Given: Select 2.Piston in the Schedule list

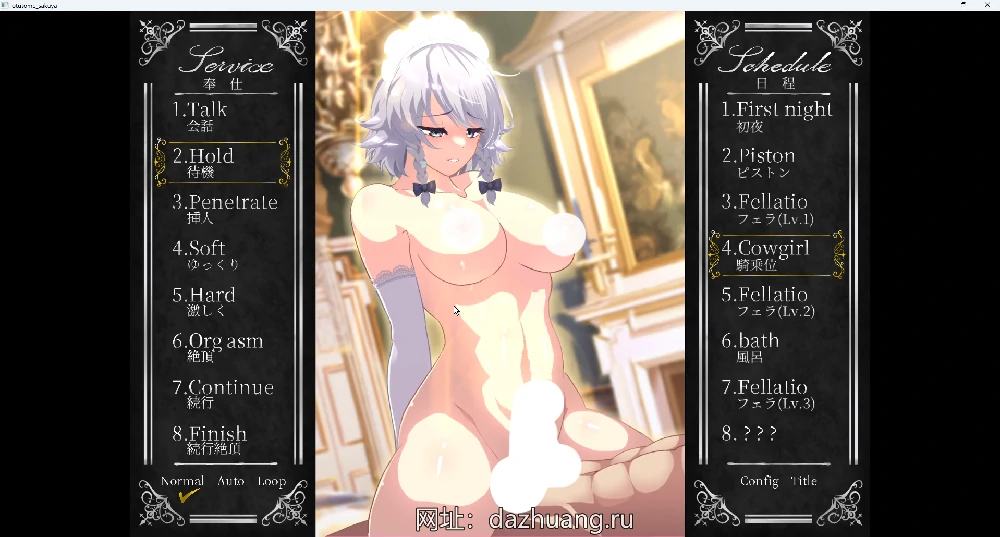Looking at the screenshot, I should (759, 161).
